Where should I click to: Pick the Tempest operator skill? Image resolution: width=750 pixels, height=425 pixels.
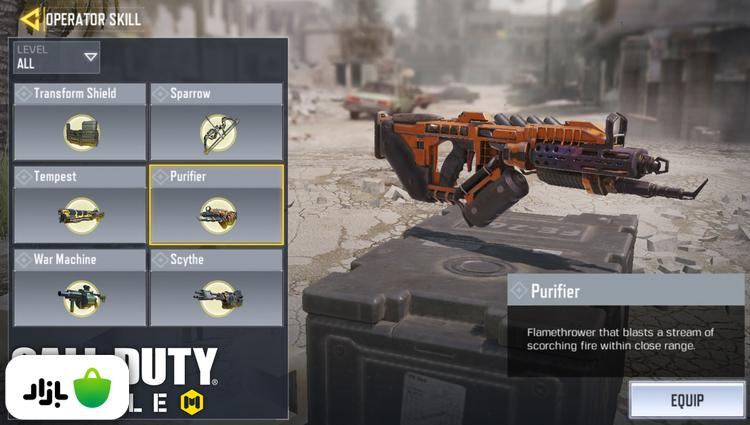tap(79, 205)
